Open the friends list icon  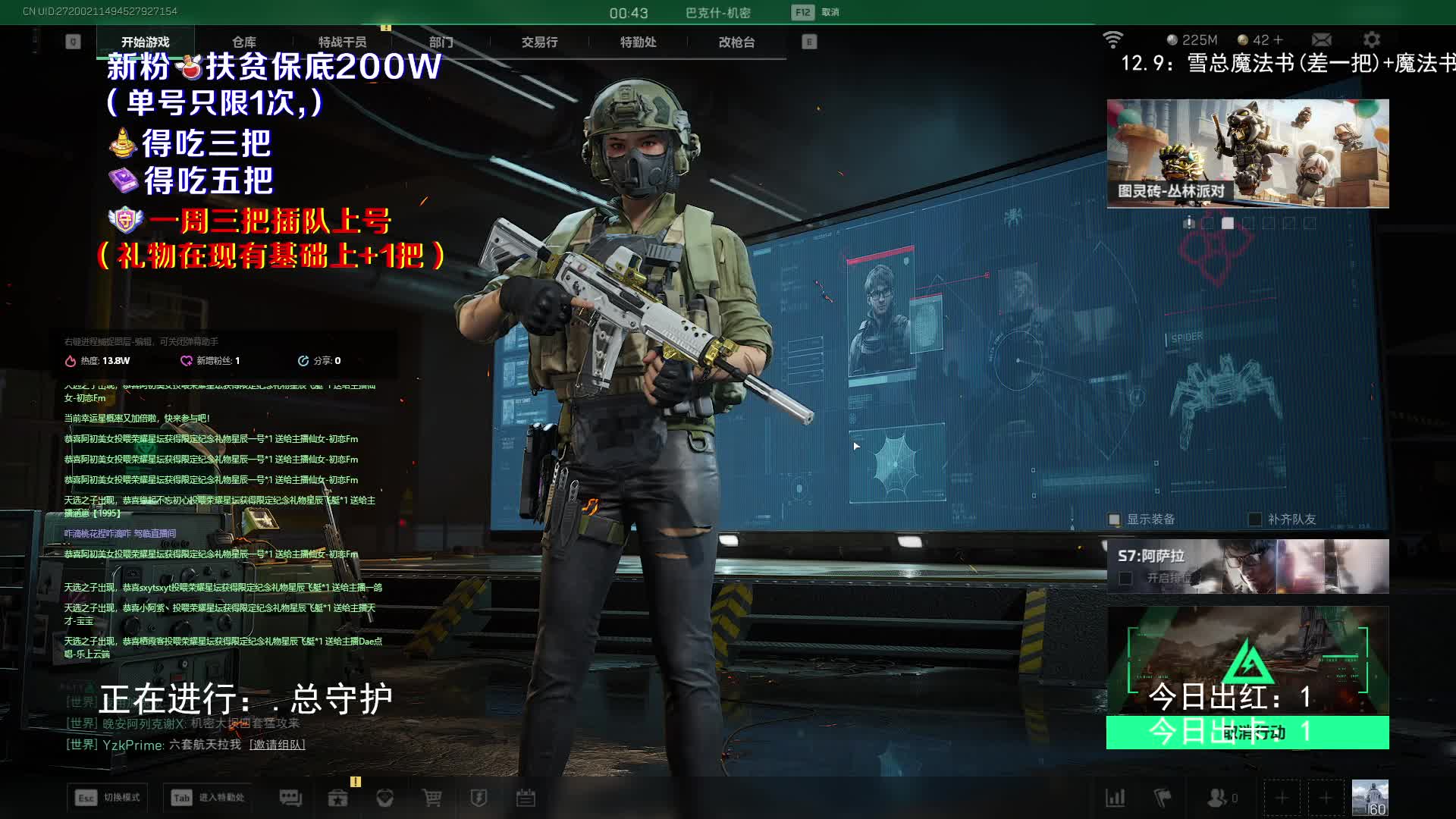click(x=1218, y=798)
